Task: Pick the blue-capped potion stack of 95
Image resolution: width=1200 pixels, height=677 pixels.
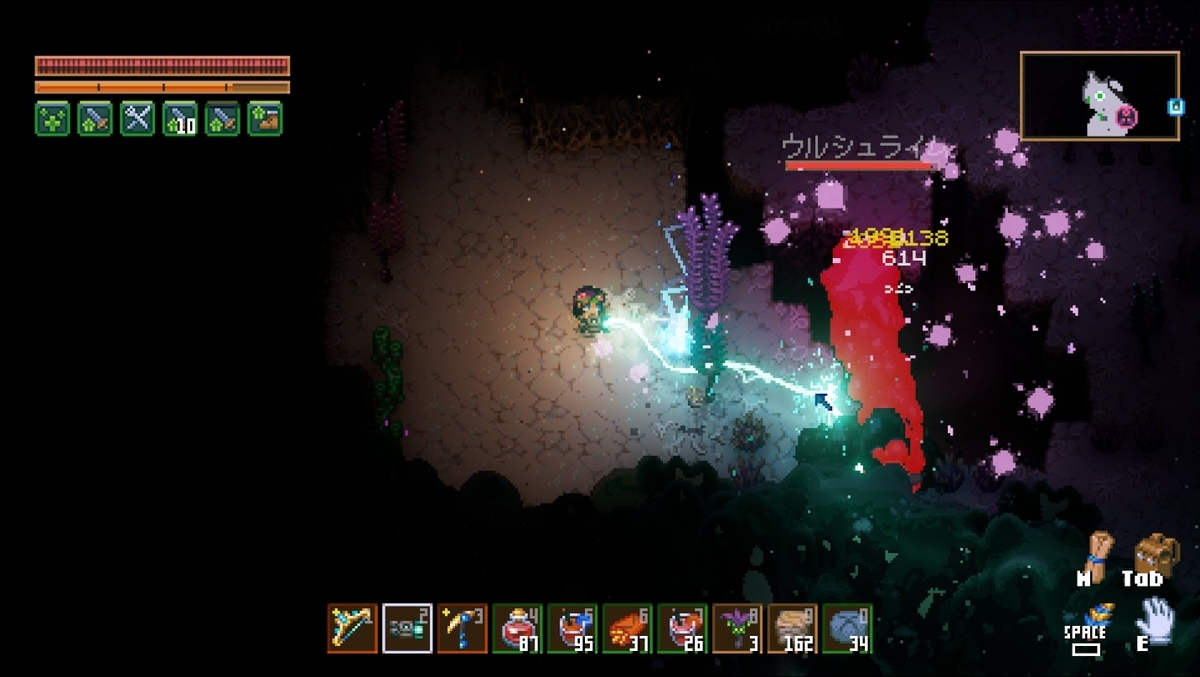Action: [x=572, y=628]
